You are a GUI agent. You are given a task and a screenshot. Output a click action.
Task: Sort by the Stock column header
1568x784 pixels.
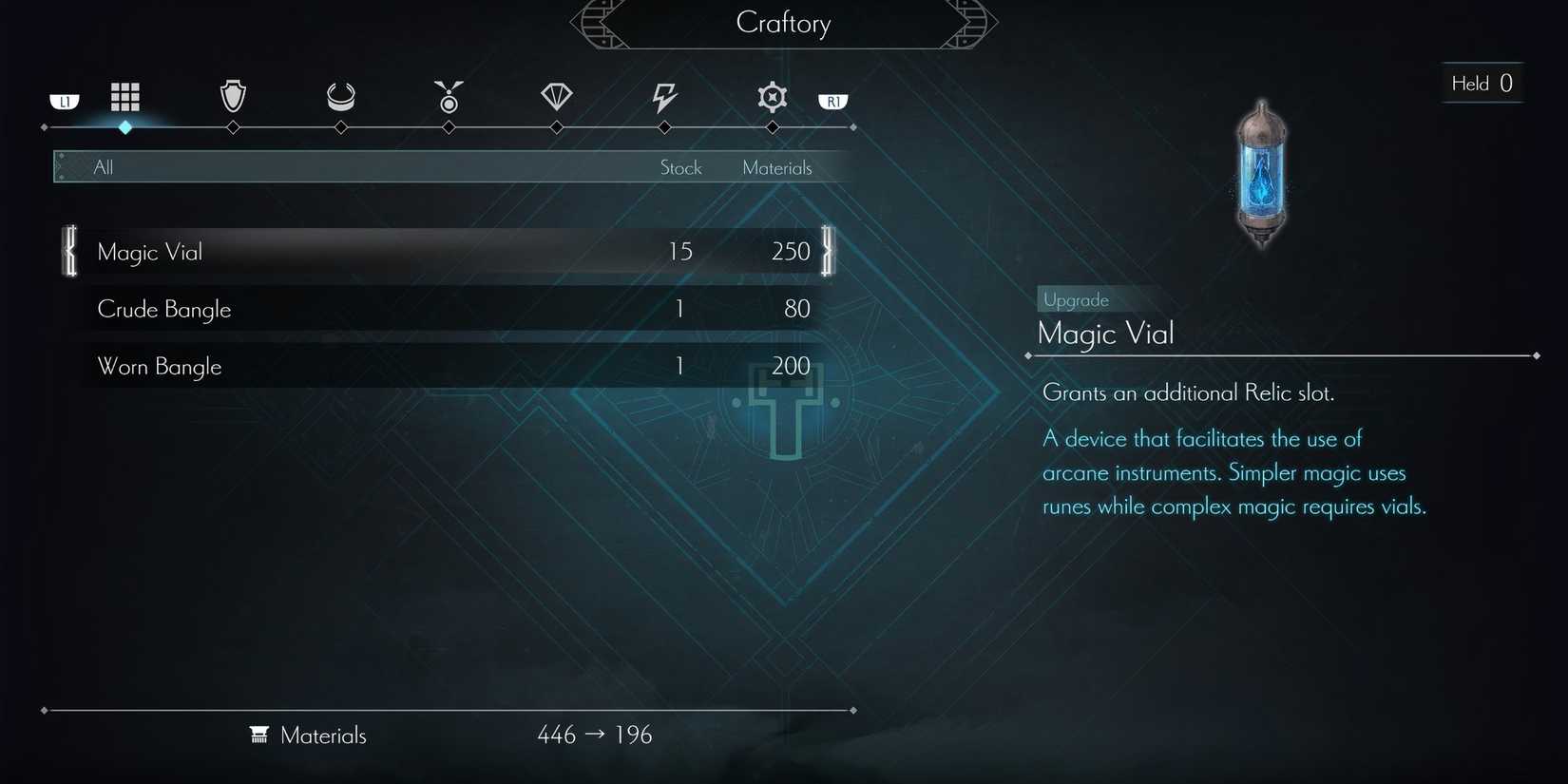click(x=680, y=166)
